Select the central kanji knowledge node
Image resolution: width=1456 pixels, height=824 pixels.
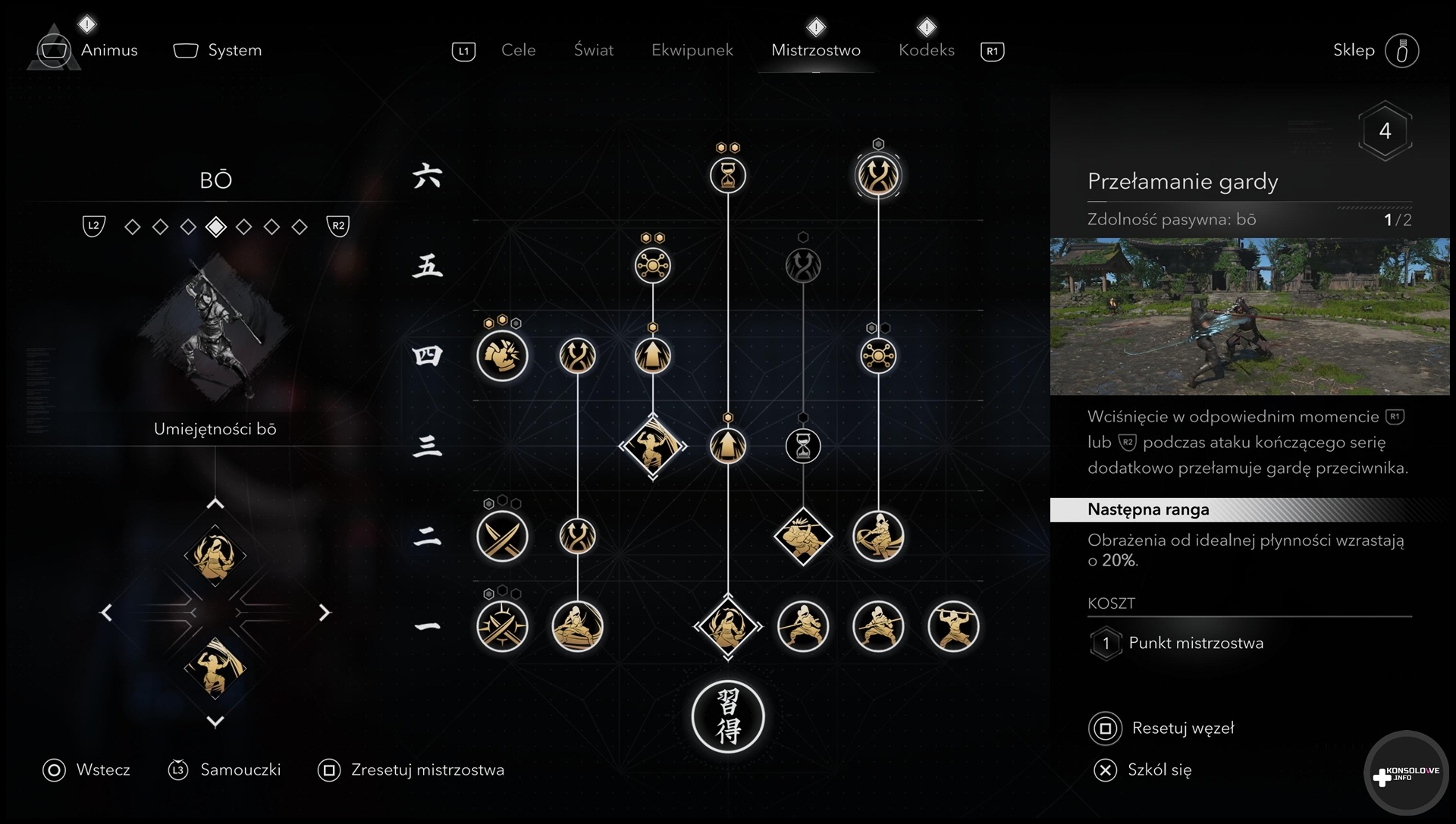pos(728,717)
